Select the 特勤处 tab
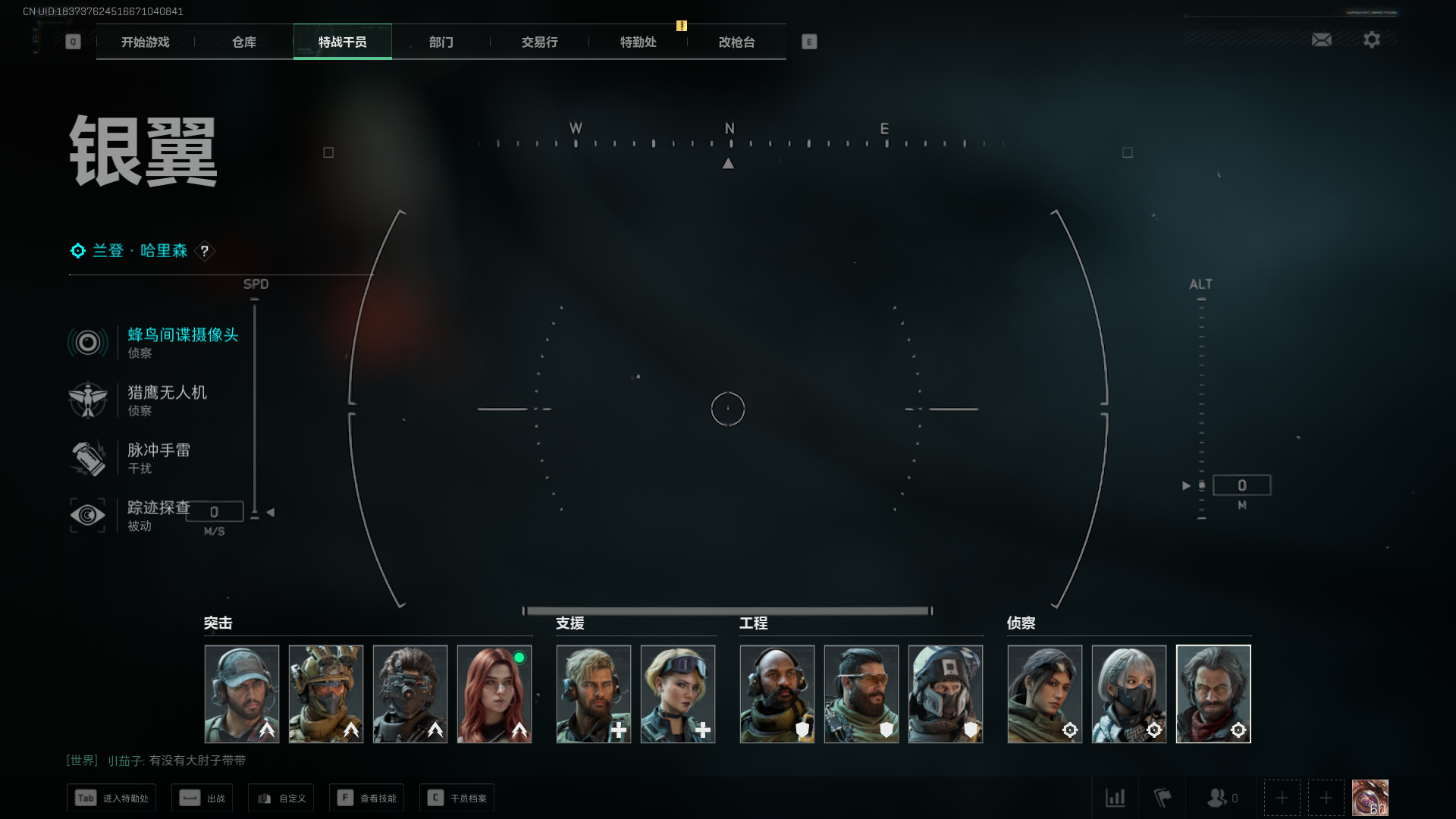This screenshot has height=819, width=1456. click(x=638, y=42)
